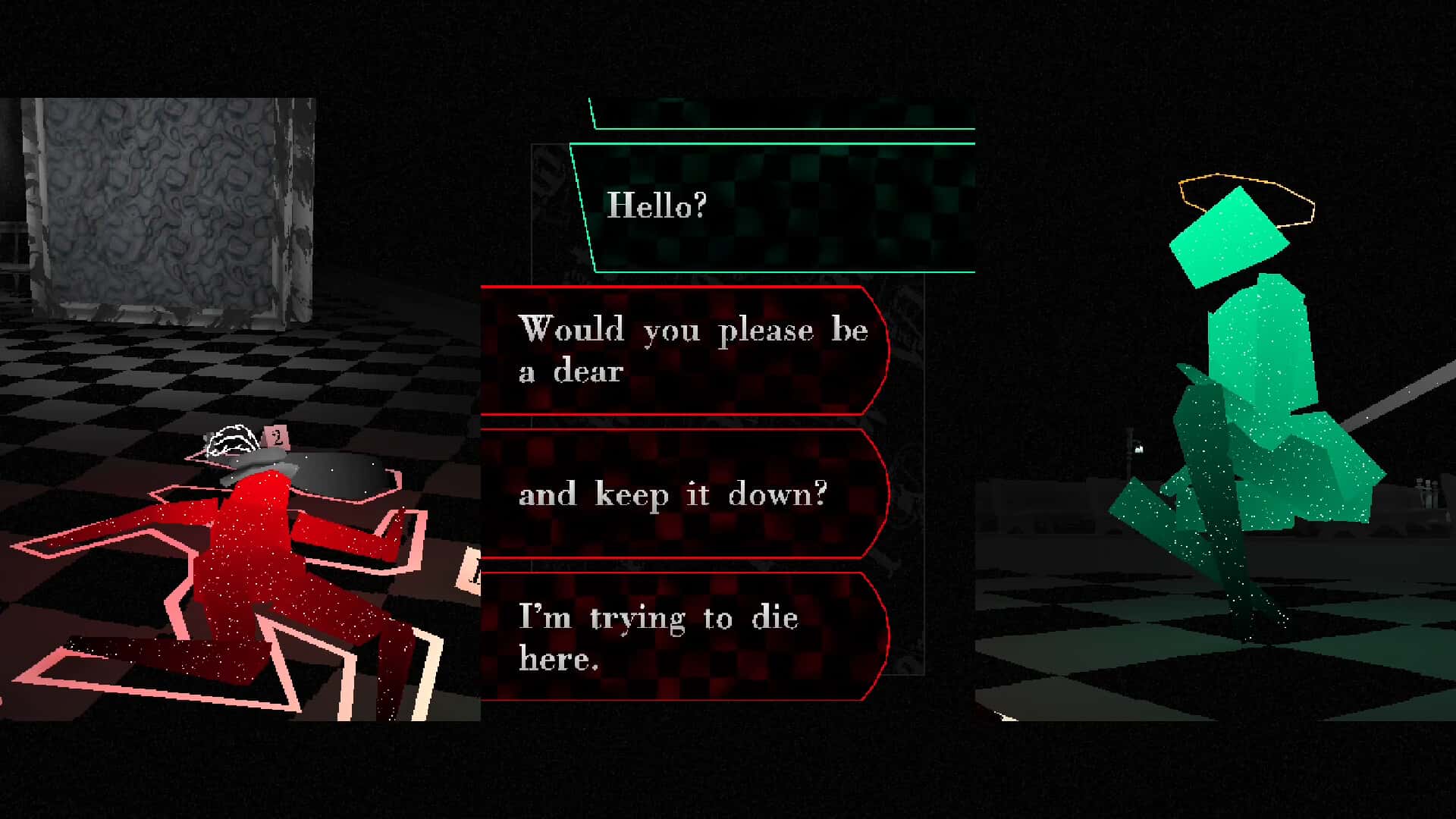Advance the "I'm trying to die here." line
The width and height of the screenshot is (1456, 819).
(682, 637)
